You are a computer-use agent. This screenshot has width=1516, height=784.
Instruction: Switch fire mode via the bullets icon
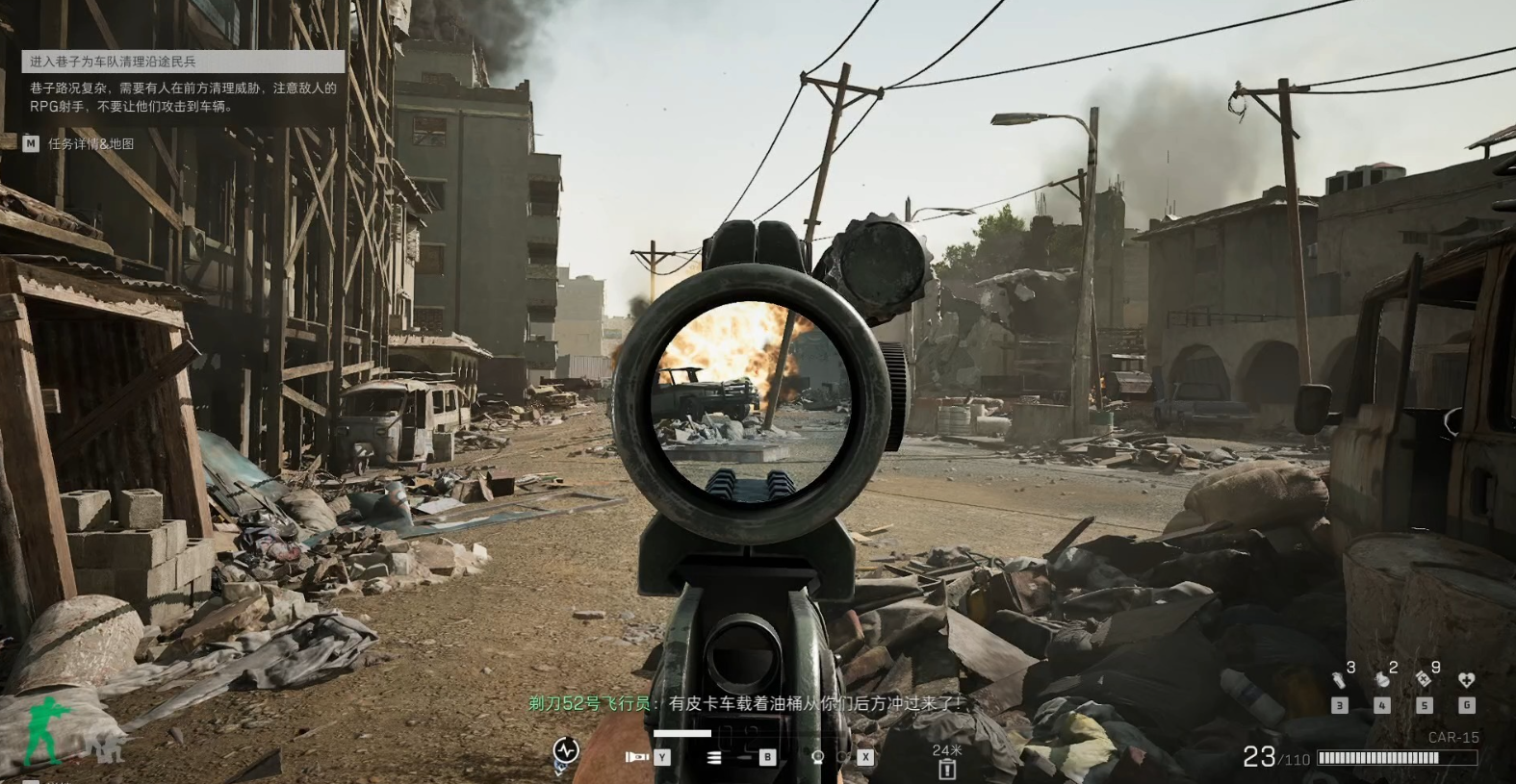tap(714, 757)
